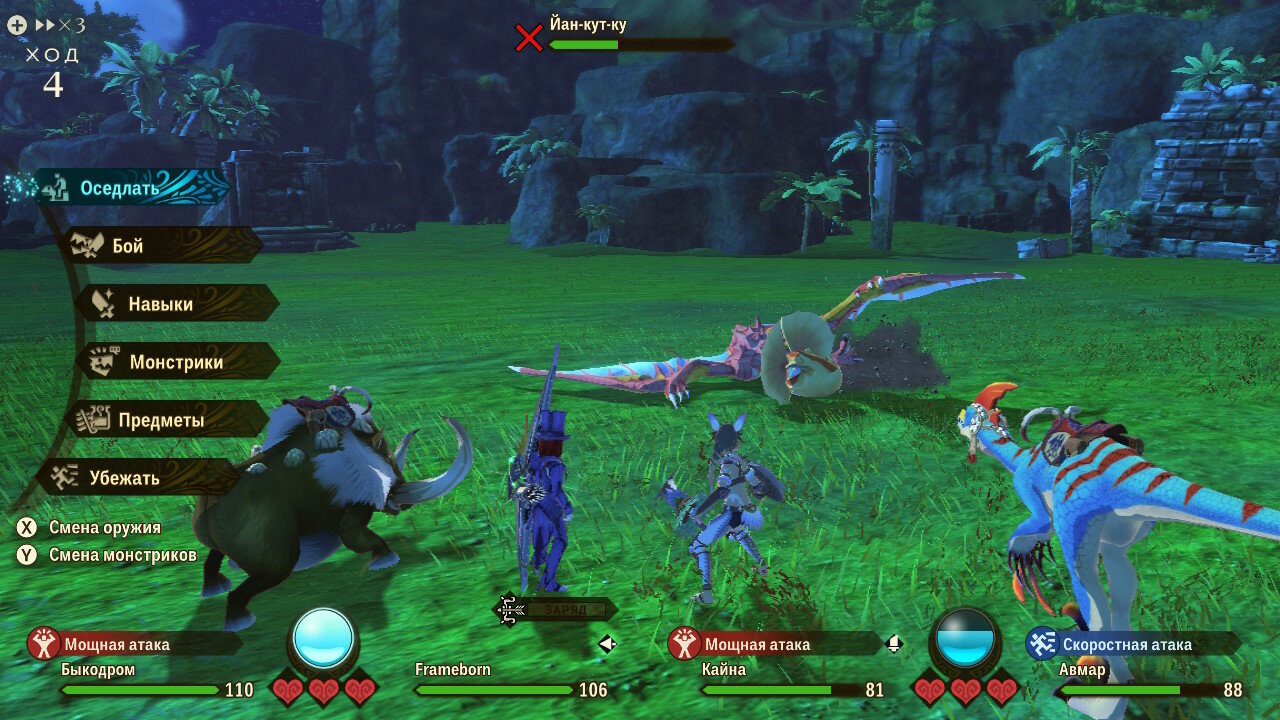Select Кайна's Мощная атака icon
The width and height of the screenshot is (1280, 720).
tap(684, 644)
